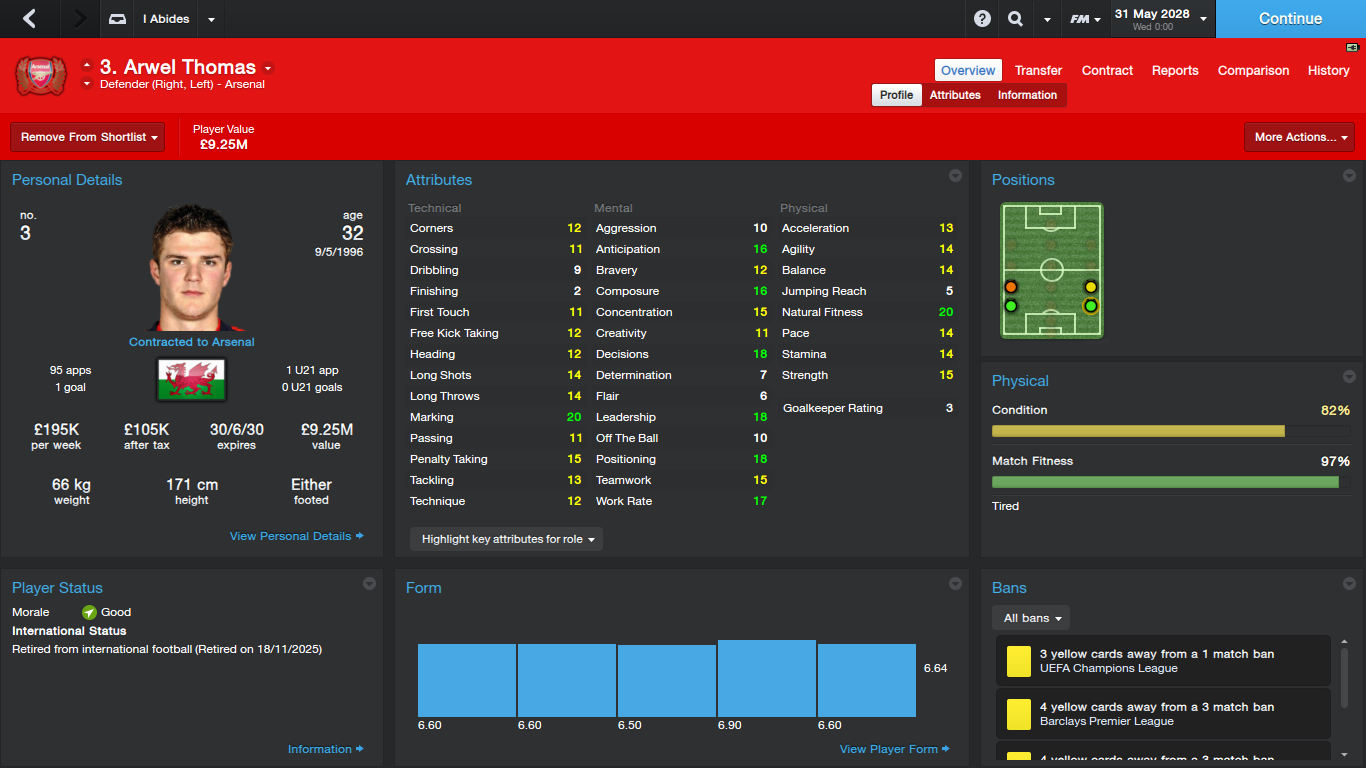Open the Attributes sub-tab
Screen dimensions: 1366x768
[x=954, y=94]
